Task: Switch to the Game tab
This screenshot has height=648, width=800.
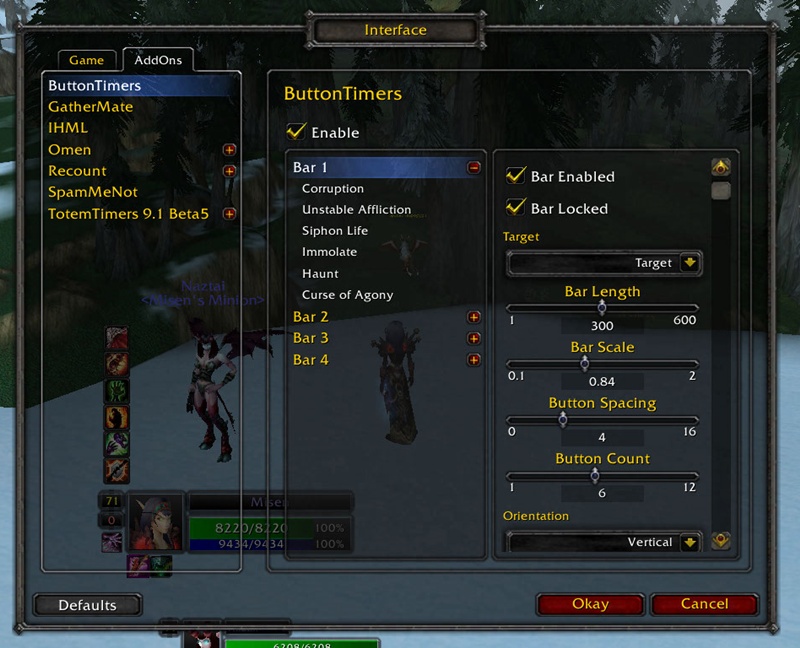Action: point(86,61)
